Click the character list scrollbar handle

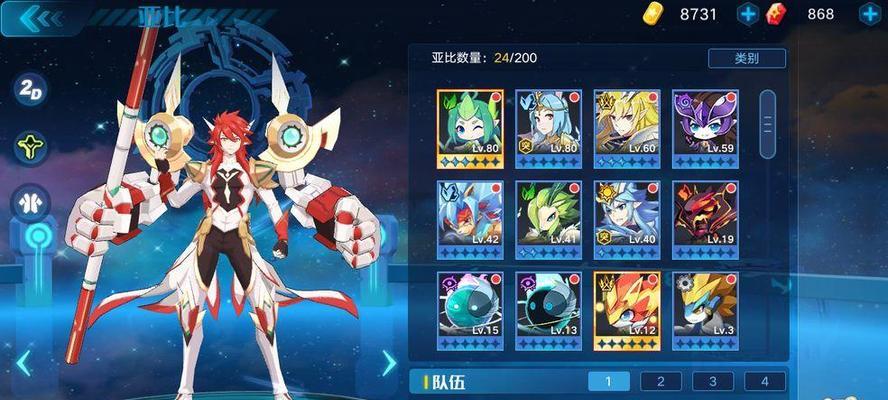[768, 124]
